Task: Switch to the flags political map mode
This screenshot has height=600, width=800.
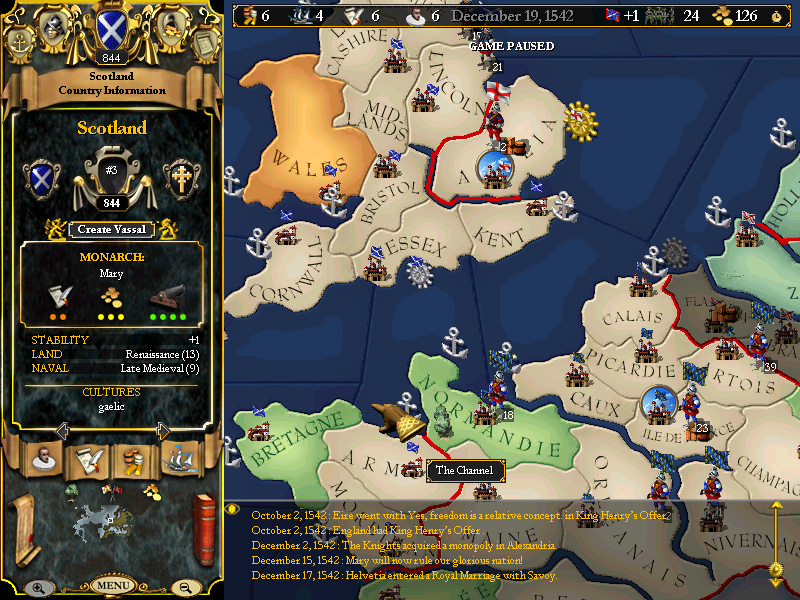Action: [x=111, y=489]
